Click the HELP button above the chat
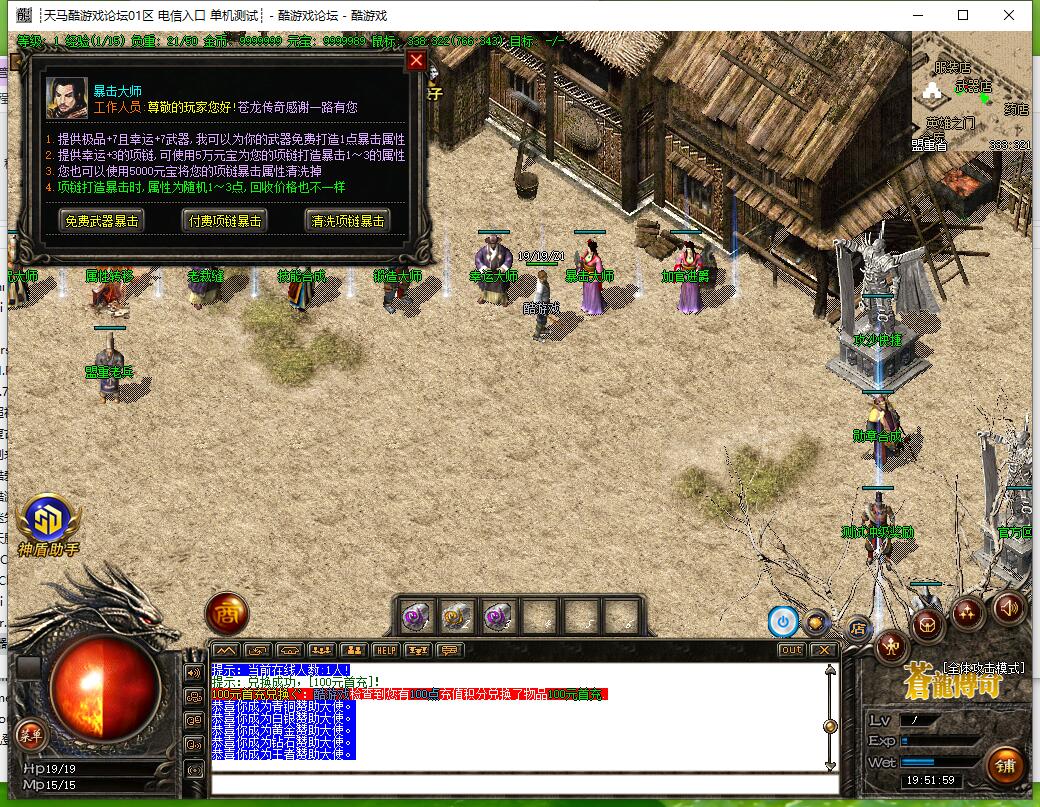The height and width of the screenshot is (807, 1040). [386, 650]
